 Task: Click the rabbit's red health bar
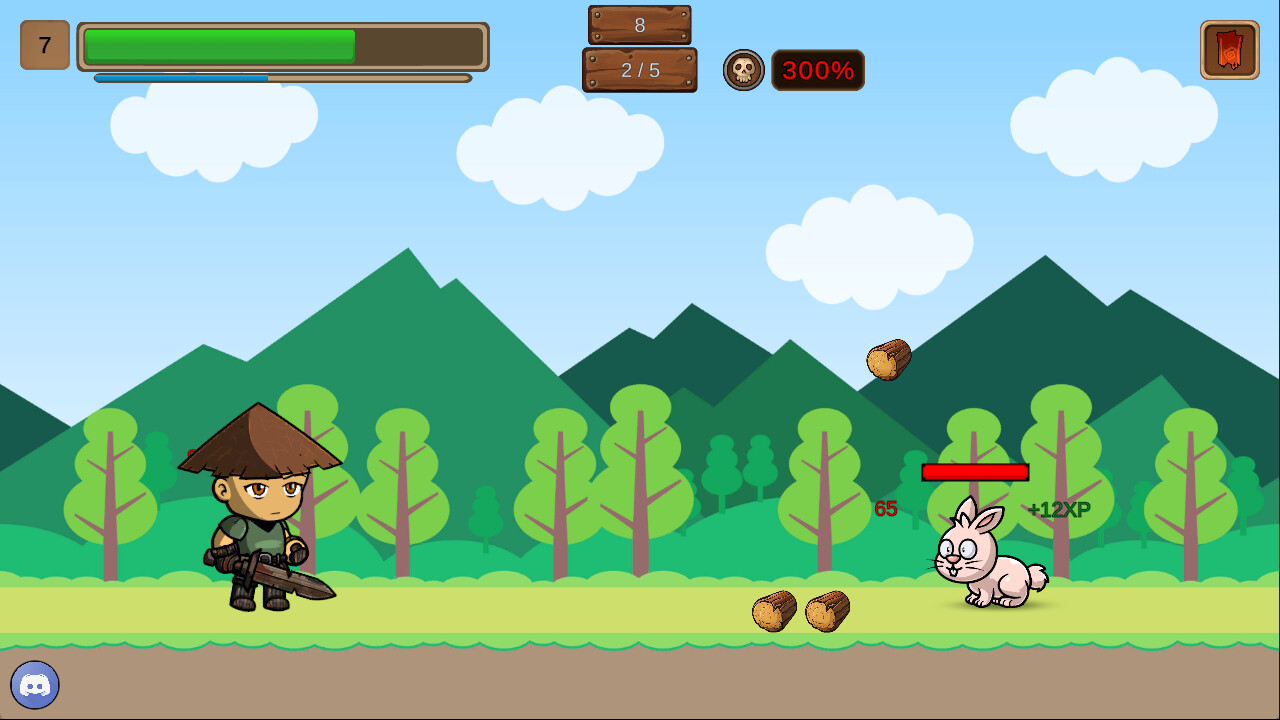[x=975, y=472]
